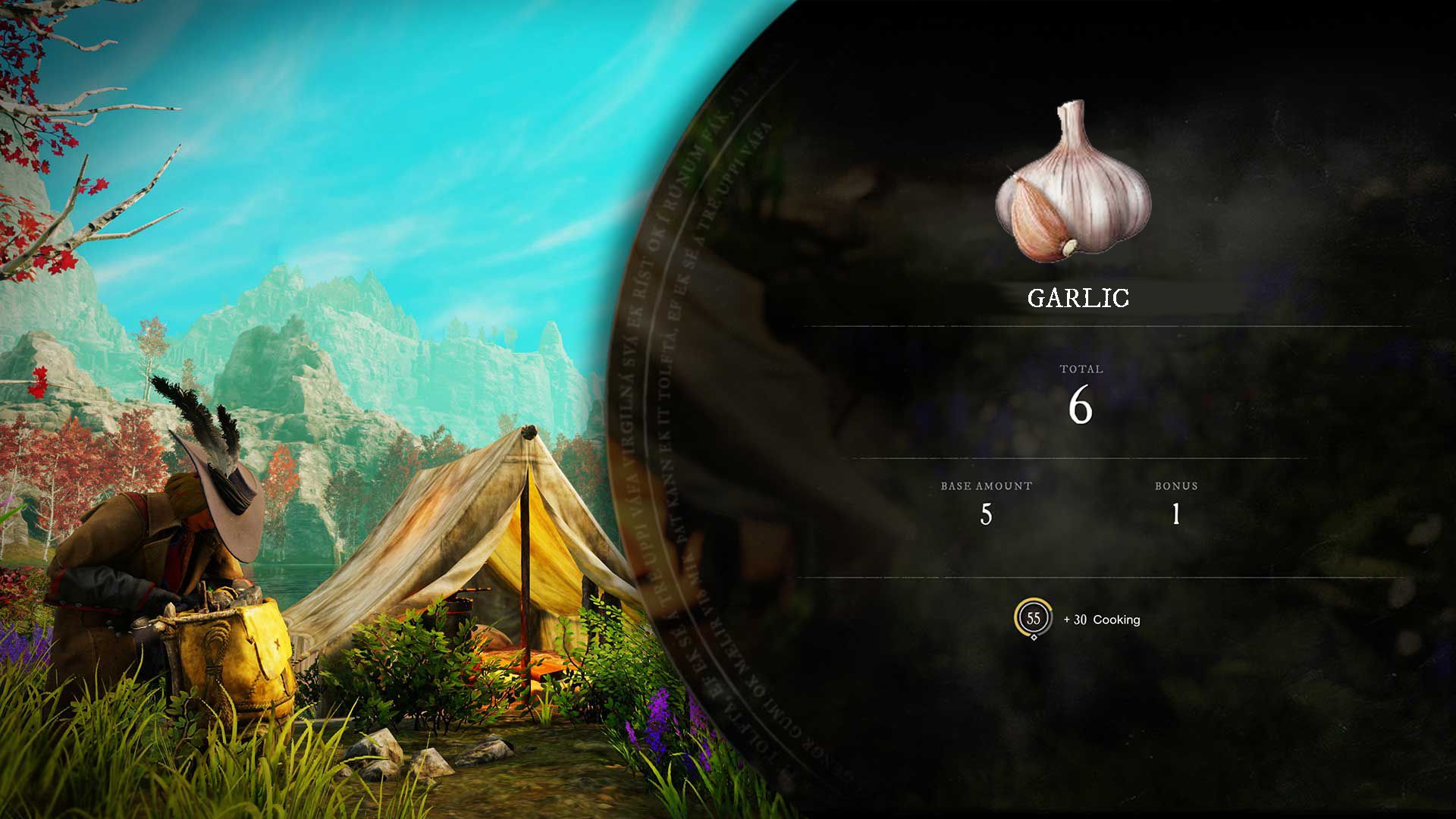
Task: Click the BASE AMOUNT value of 5
Action: pos(986,516)
